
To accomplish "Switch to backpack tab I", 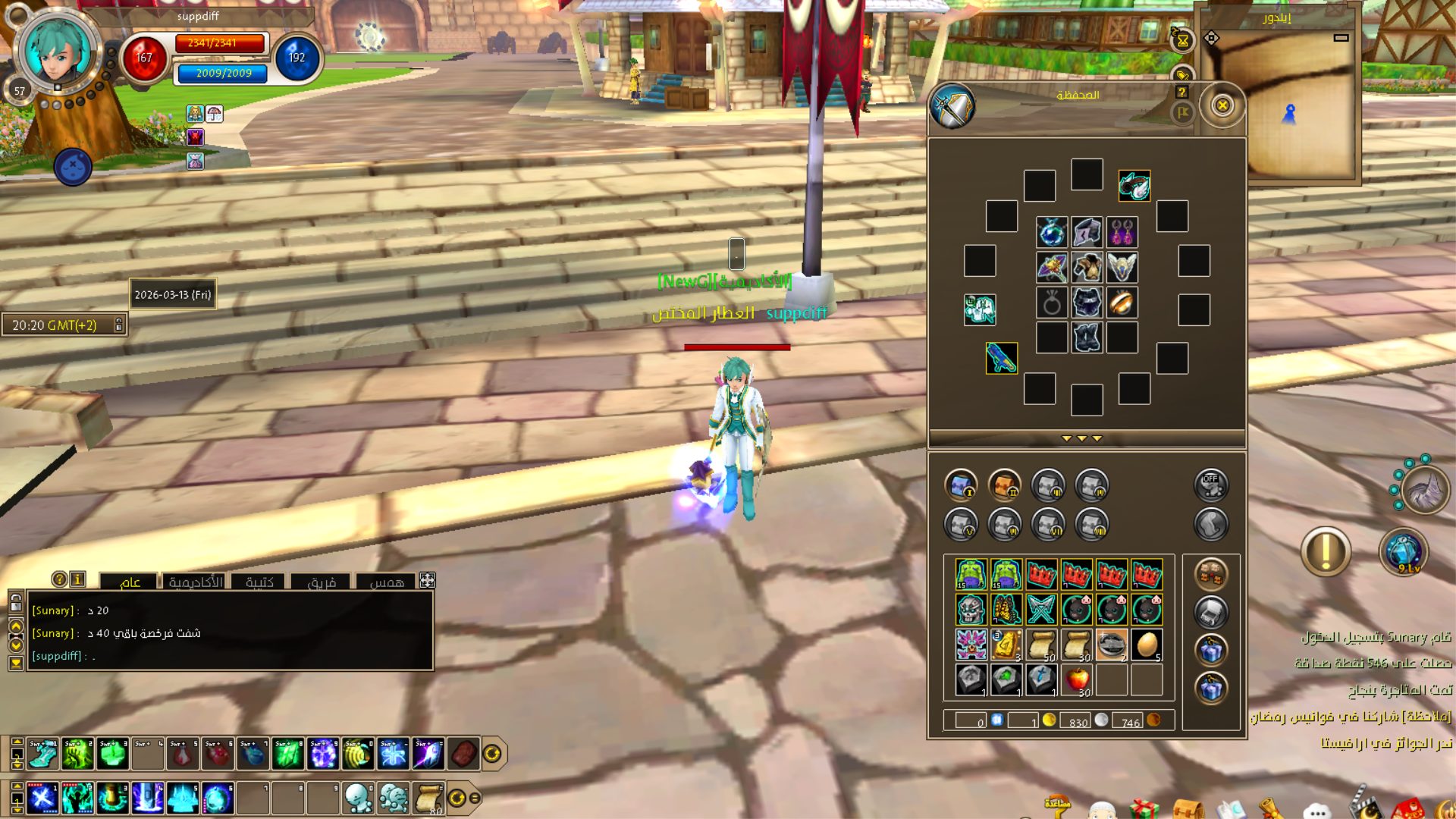I will [x=961, y=485].
